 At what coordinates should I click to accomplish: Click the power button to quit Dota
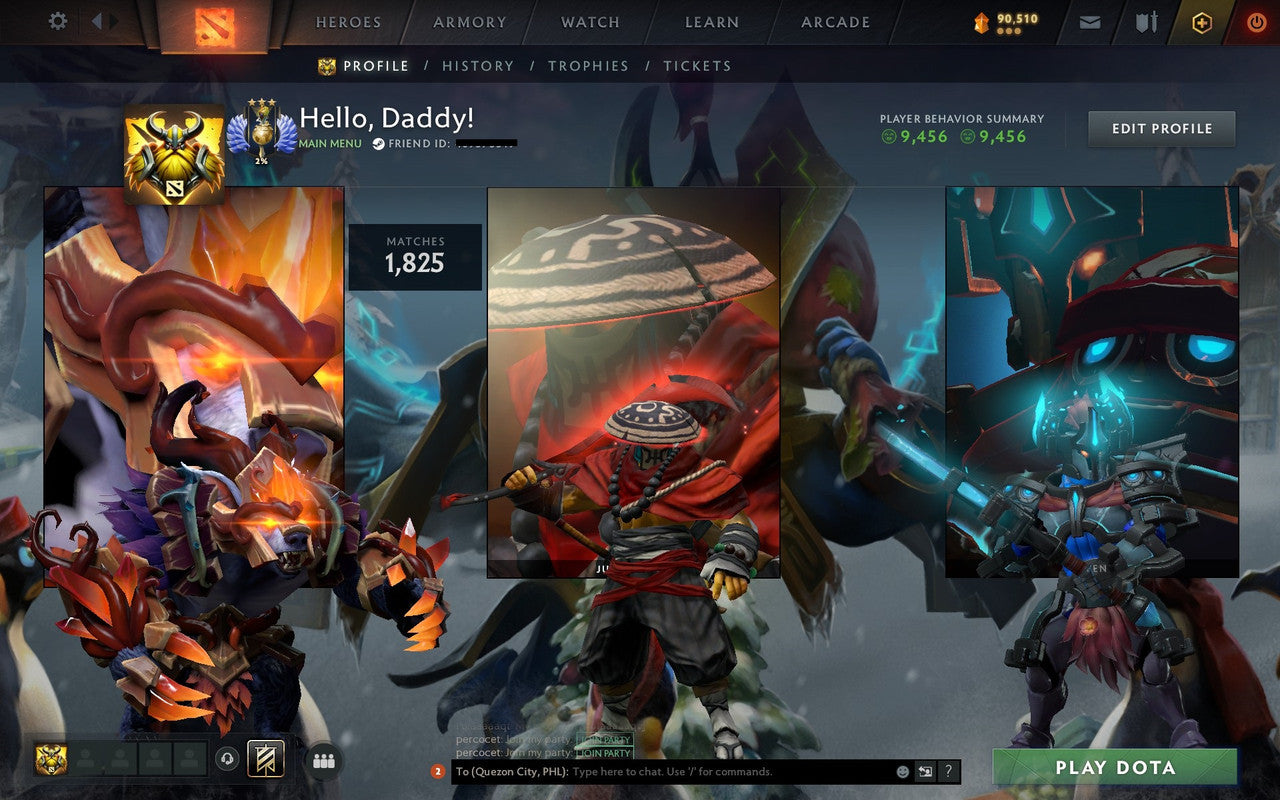coord(1257,22)
